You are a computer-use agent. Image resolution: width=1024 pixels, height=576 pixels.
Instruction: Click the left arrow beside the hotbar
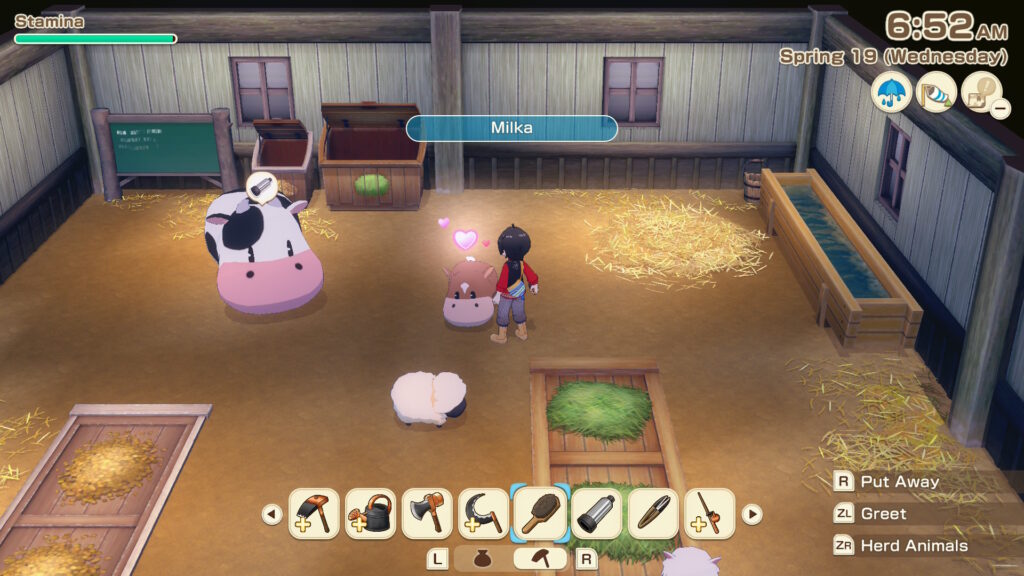272,515
